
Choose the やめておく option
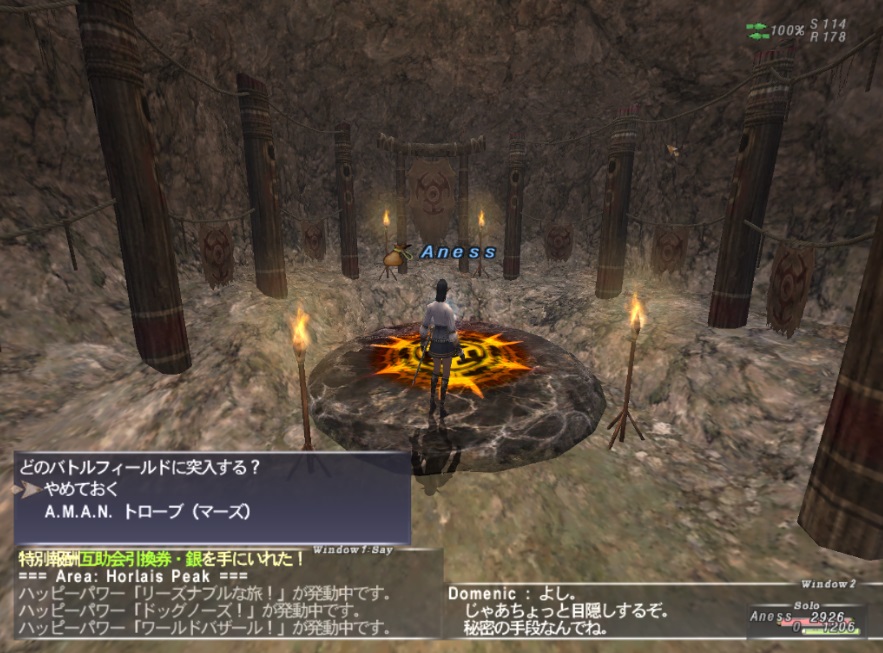pos(82,490)
